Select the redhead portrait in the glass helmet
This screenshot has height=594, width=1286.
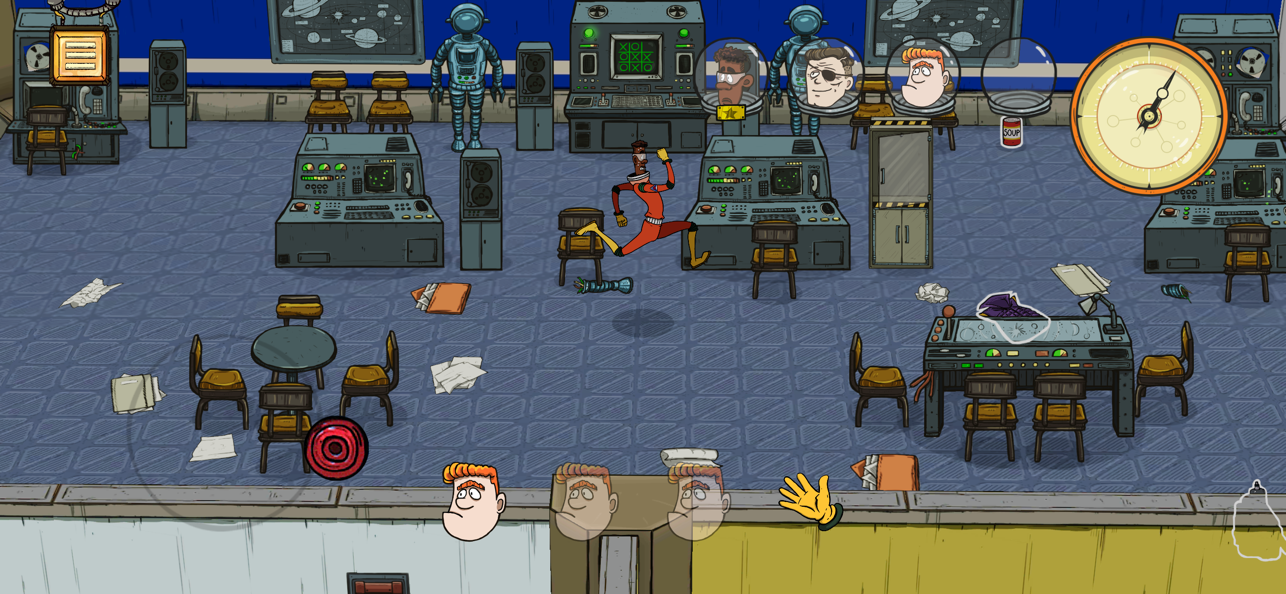click(921, 75)
